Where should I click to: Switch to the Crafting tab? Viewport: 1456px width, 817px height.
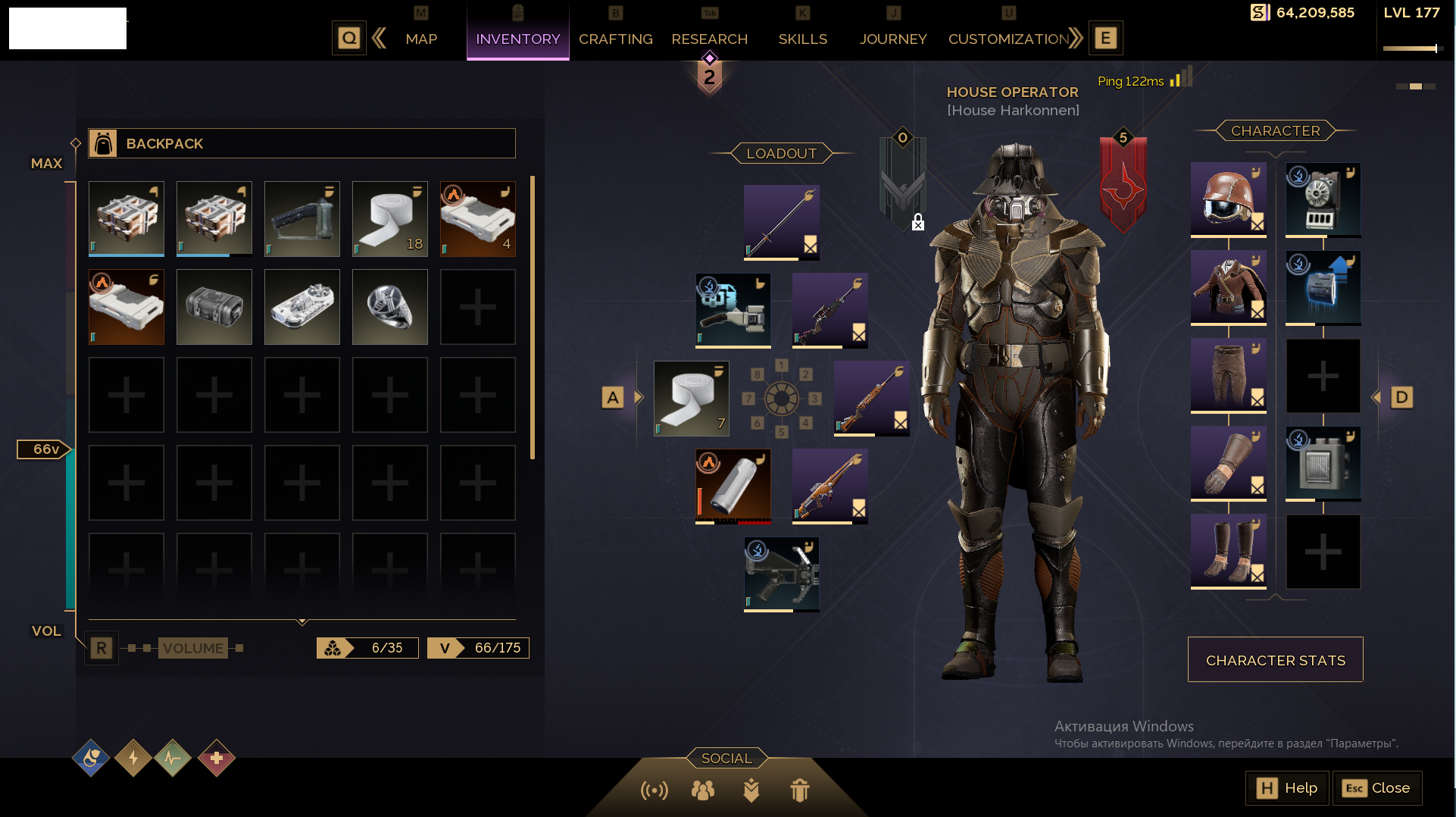(x=615, y=39)
